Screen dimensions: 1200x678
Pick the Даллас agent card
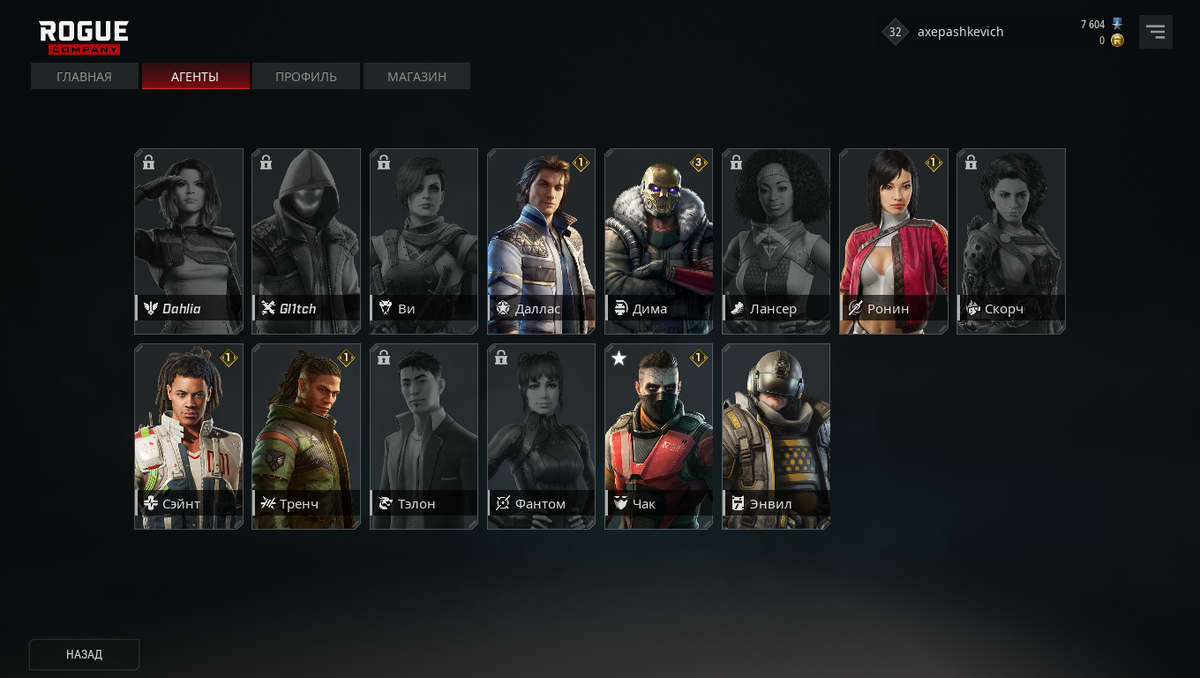(x=541, y=241)
